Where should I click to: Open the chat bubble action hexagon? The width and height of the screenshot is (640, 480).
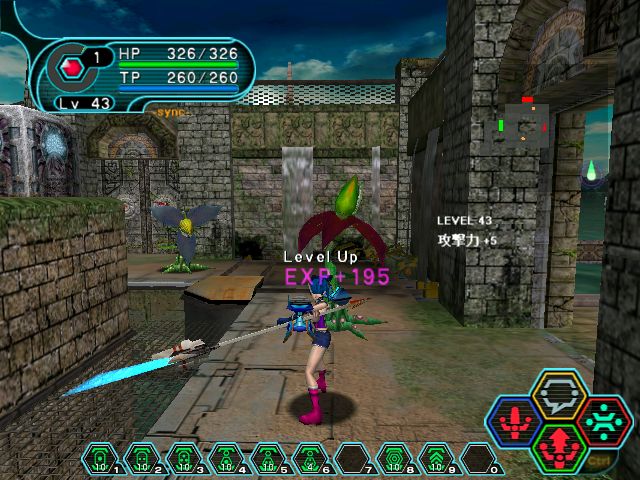coord(559,397)
